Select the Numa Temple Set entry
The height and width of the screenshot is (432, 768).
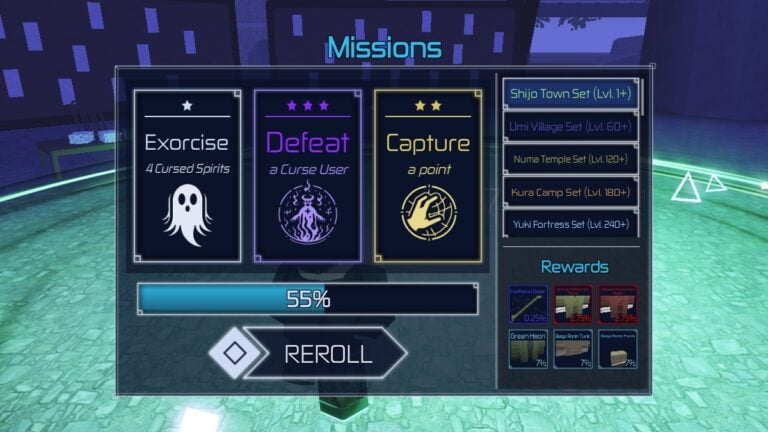570,159
